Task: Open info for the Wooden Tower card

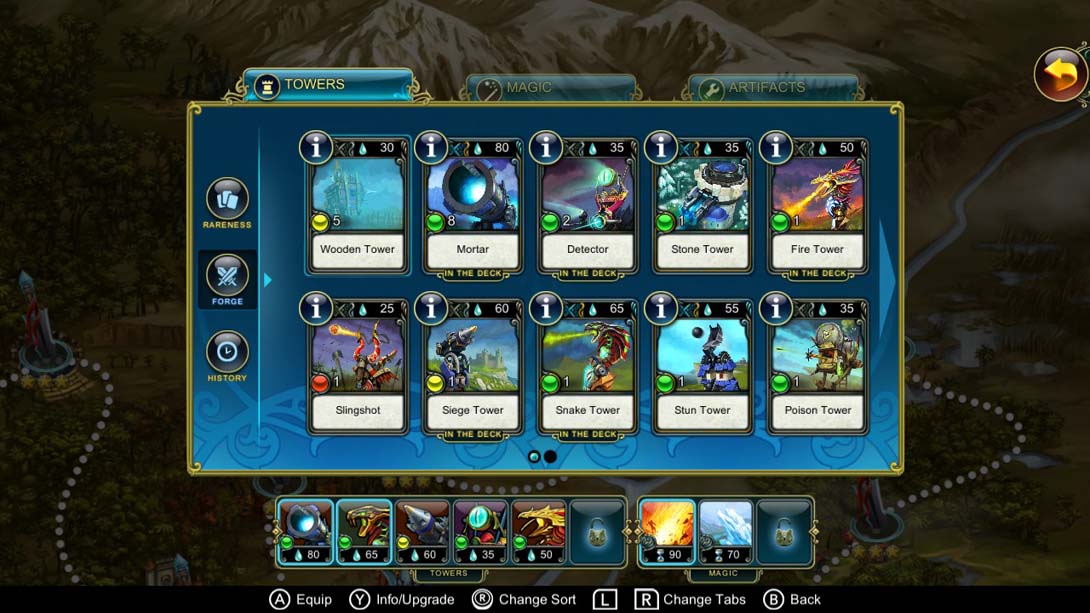Action: 316,147
